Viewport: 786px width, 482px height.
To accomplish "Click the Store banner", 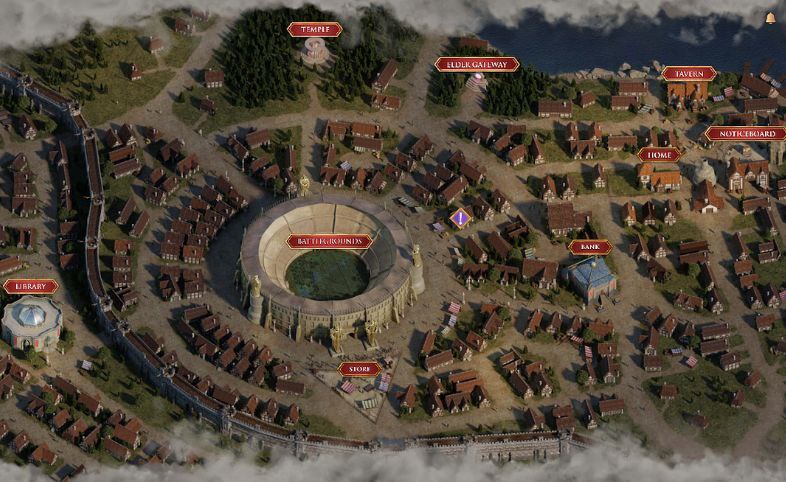I will point(359,369).
